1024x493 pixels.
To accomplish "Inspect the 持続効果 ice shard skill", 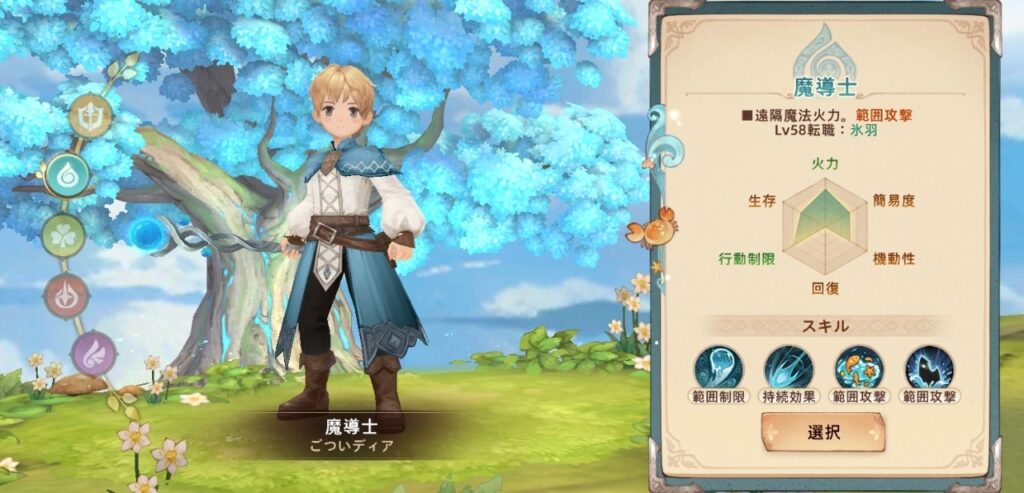I will (789, 367).
